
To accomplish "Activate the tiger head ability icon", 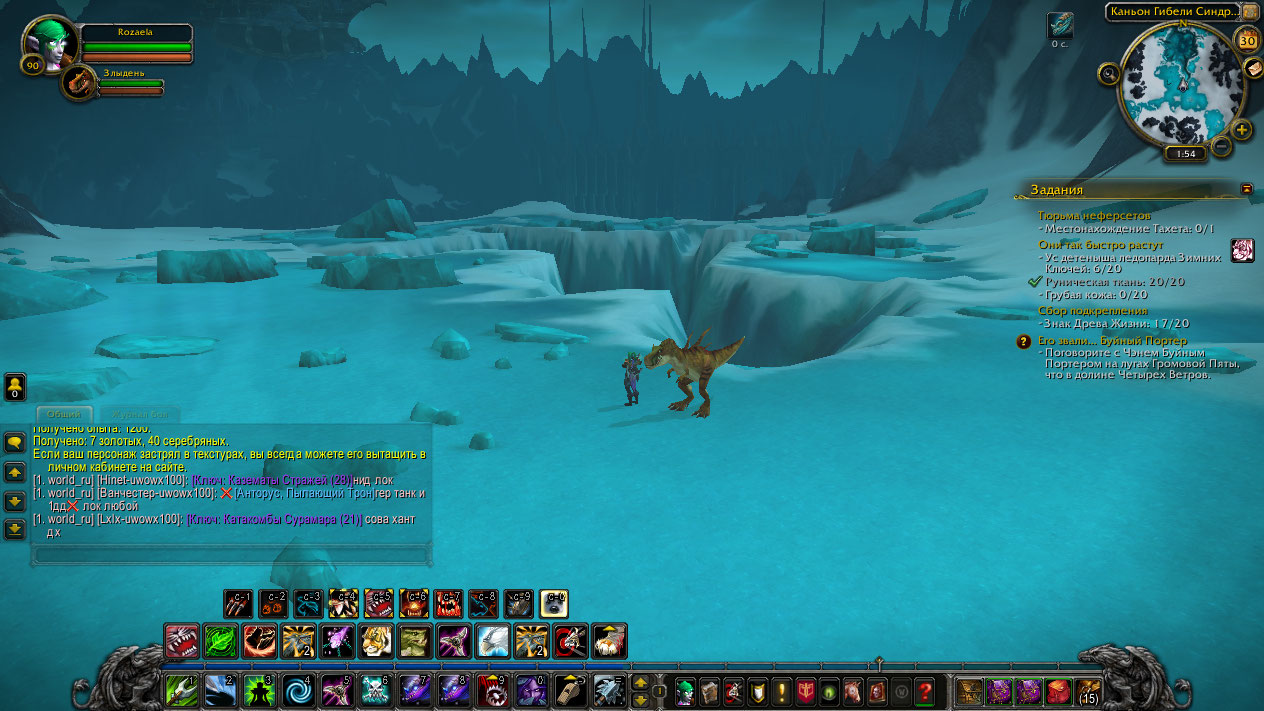I will 376,640.
